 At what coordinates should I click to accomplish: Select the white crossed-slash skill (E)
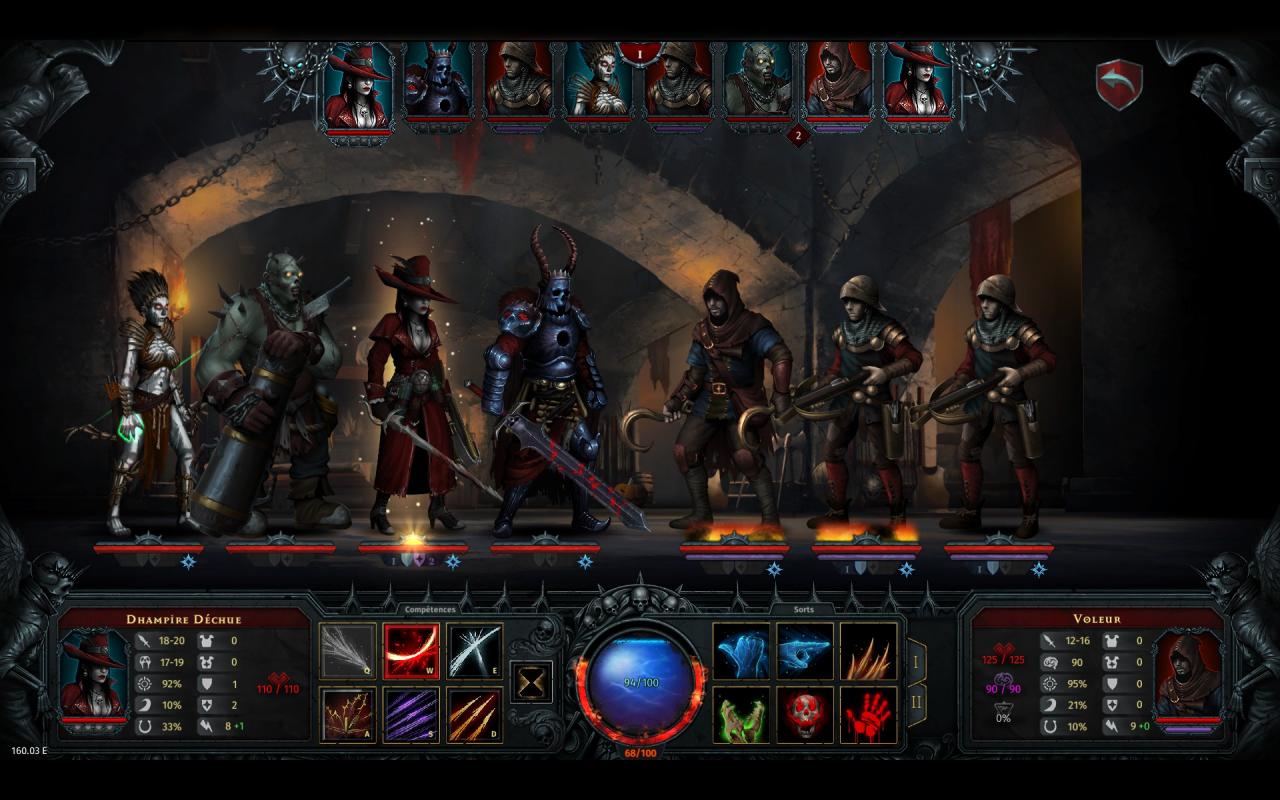click(x=475, y=651)
